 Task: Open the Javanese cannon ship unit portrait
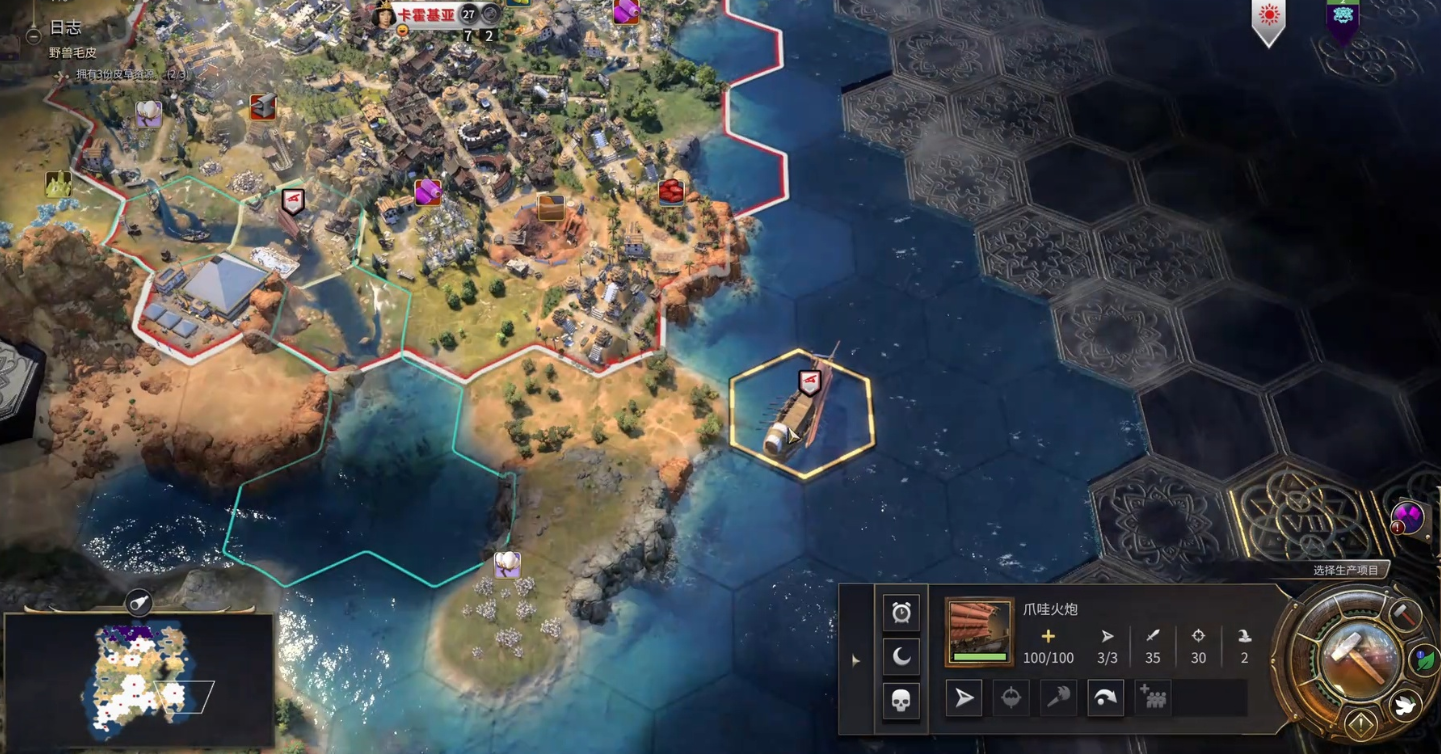click(x=979, y=632)
